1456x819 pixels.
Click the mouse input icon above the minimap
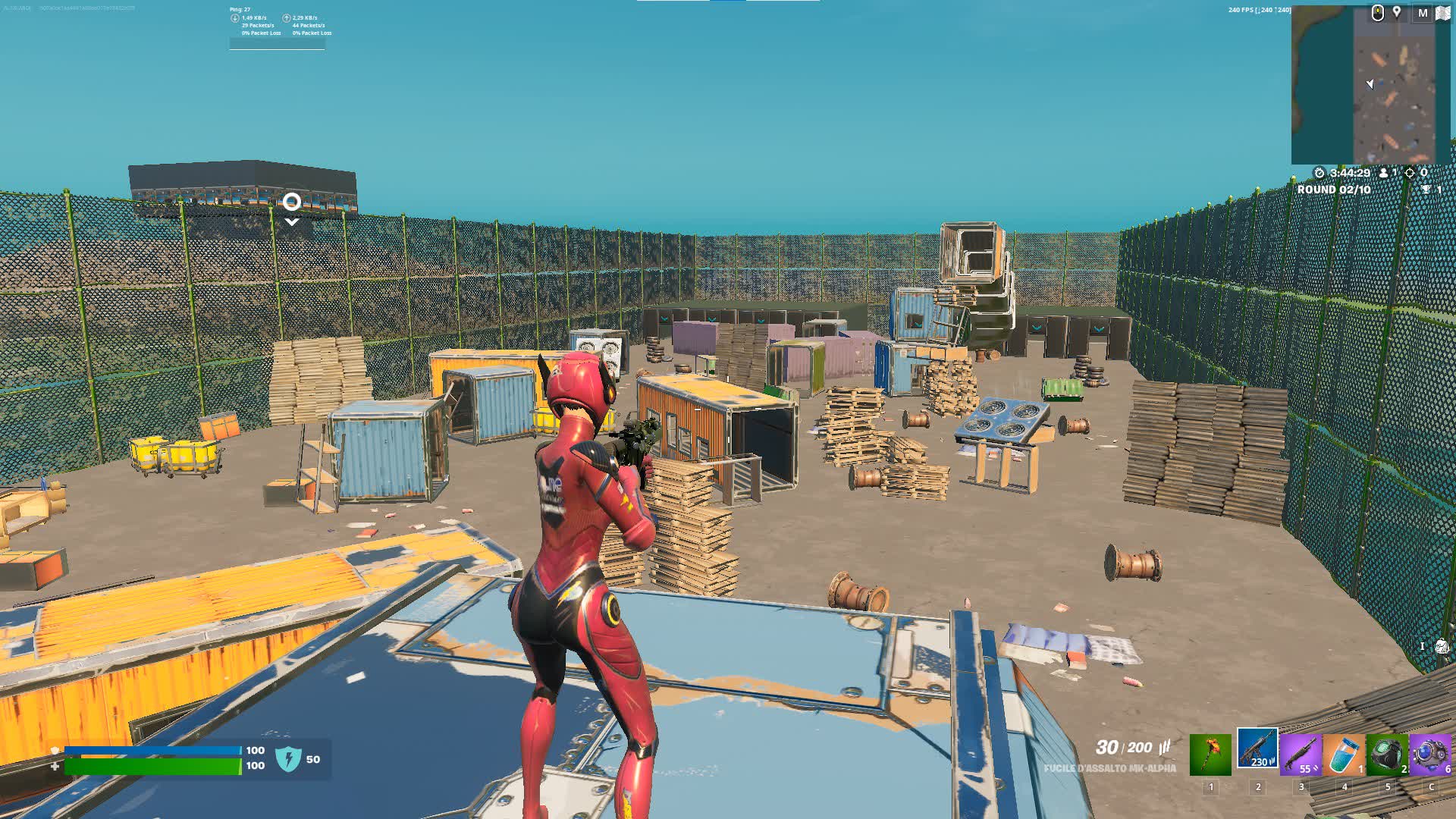tap(1377, 13)
